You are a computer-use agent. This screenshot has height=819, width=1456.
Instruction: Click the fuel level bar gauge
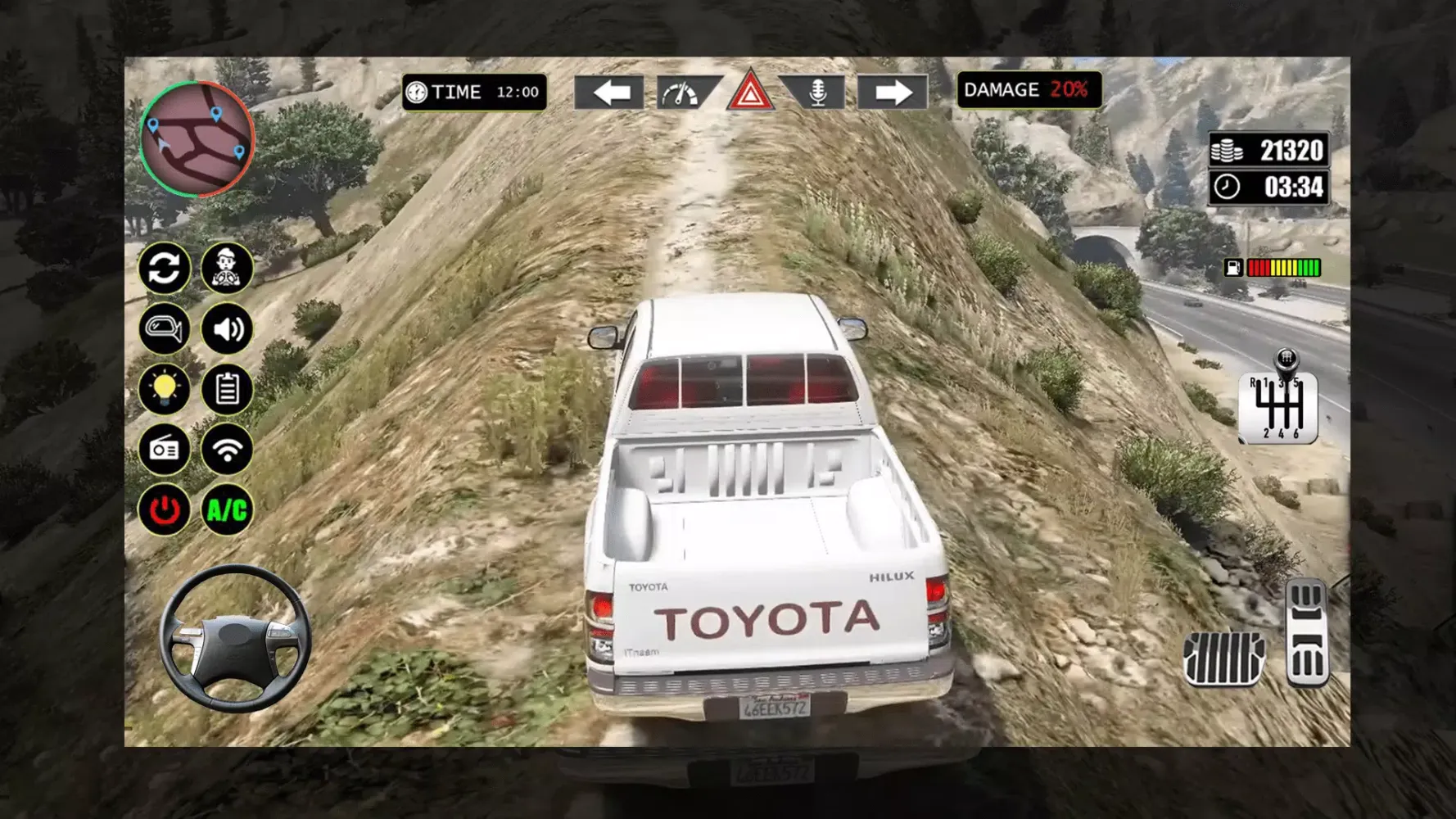[1286, 267]
